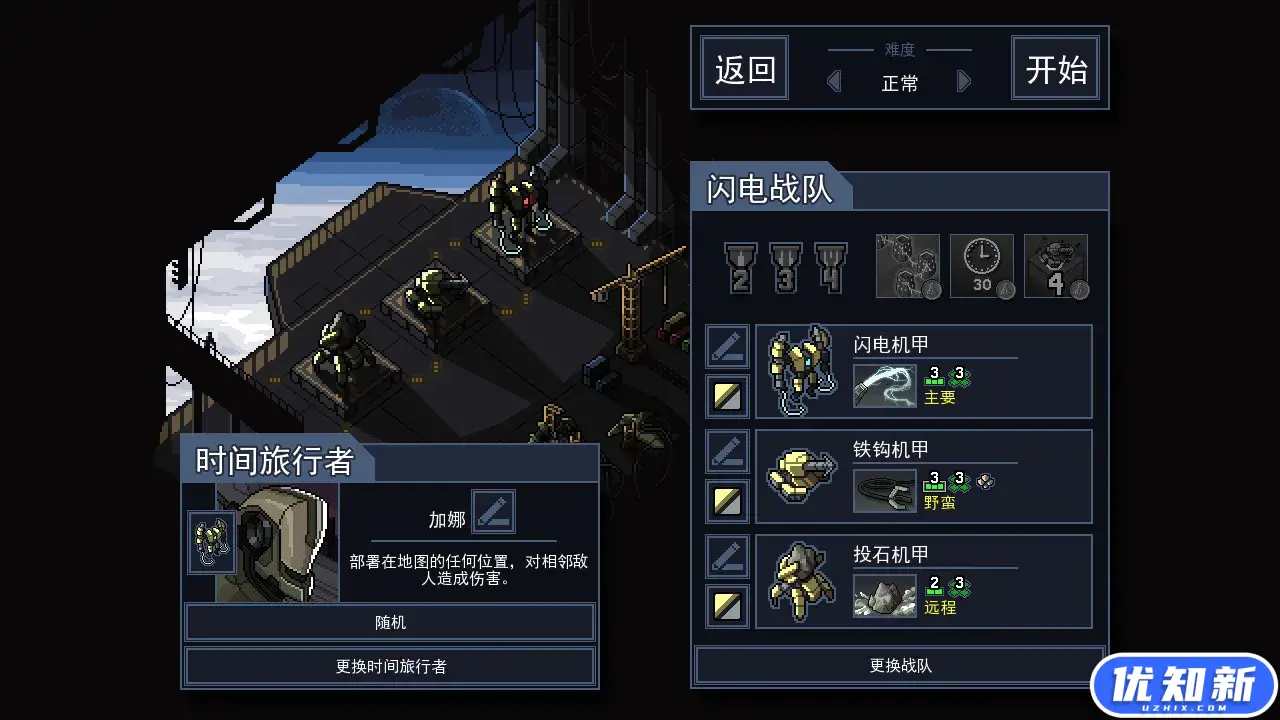Click the 30-turn clock achievement icon
Screen dimensions: 1280x720
pyautogui.click(x=981, y=265)
